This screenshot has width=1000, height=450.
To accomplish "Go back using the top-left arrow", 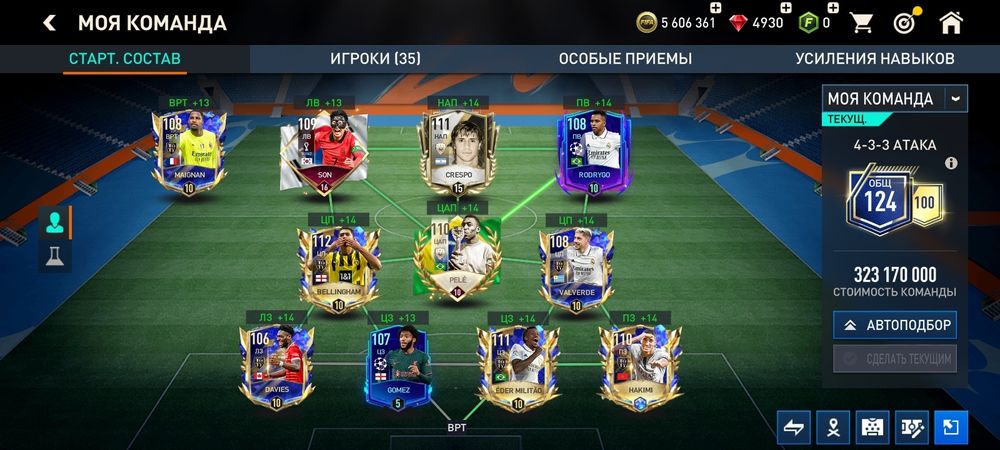I will (x=49, y=23).
